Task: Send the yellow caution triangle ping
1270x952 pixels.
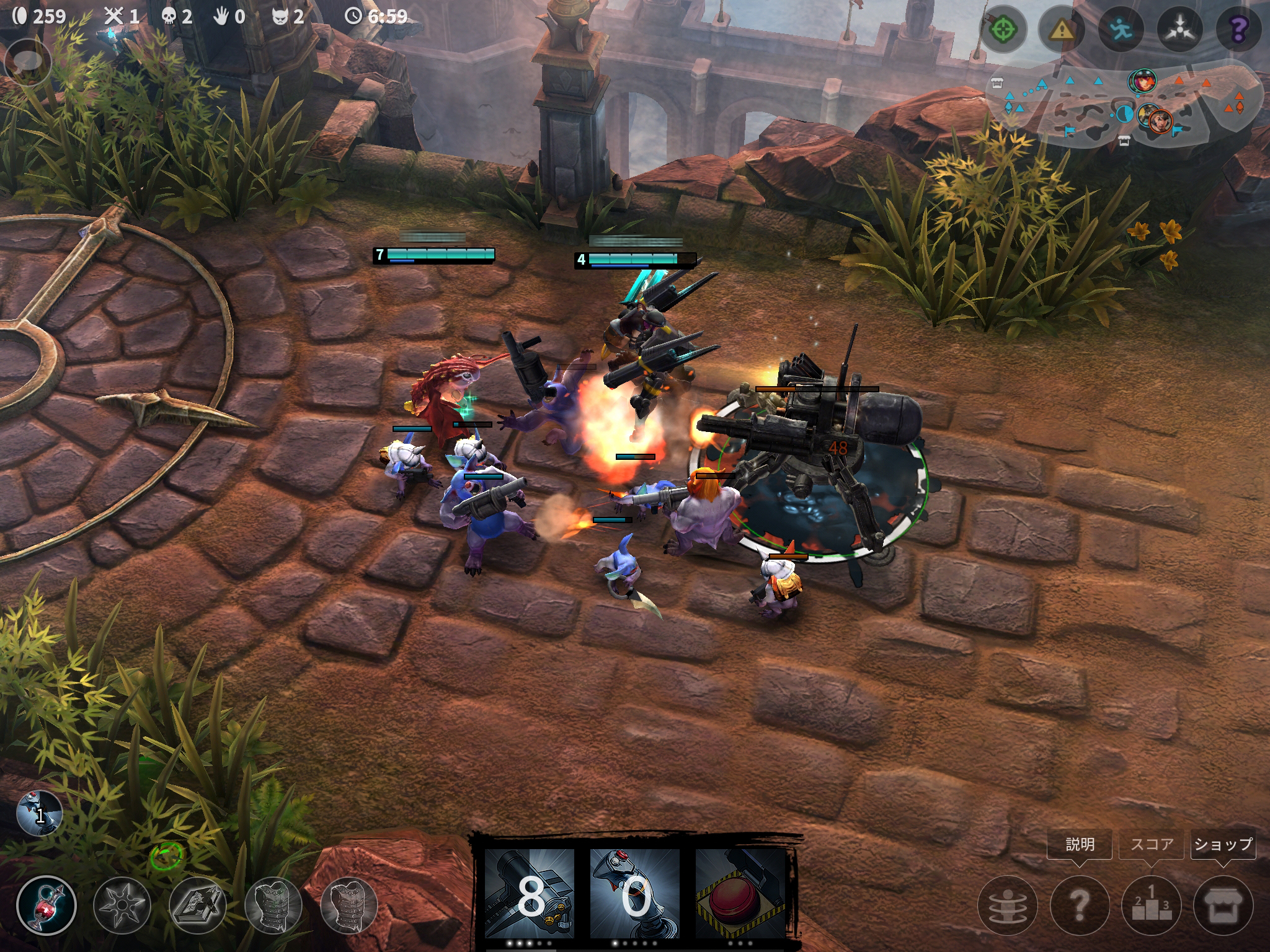Action: 1062,29
